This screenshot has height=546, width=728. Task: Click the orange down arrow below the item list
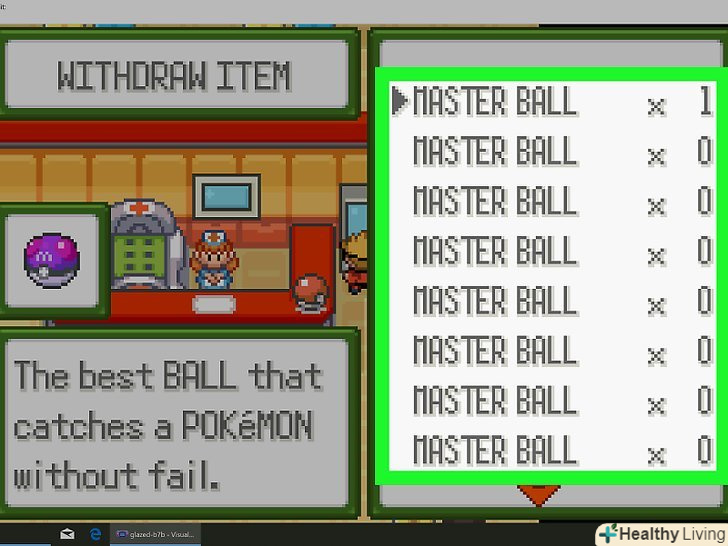click(x=537, y=494)
